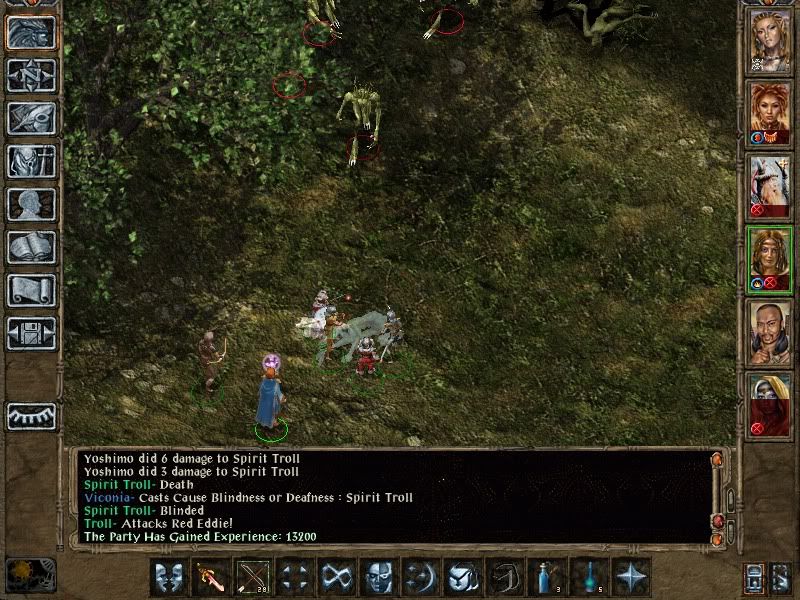The height and width of the screenshot is (600, 800).
Task: Equip the bow weapon slot
Action: pos(251,577)
